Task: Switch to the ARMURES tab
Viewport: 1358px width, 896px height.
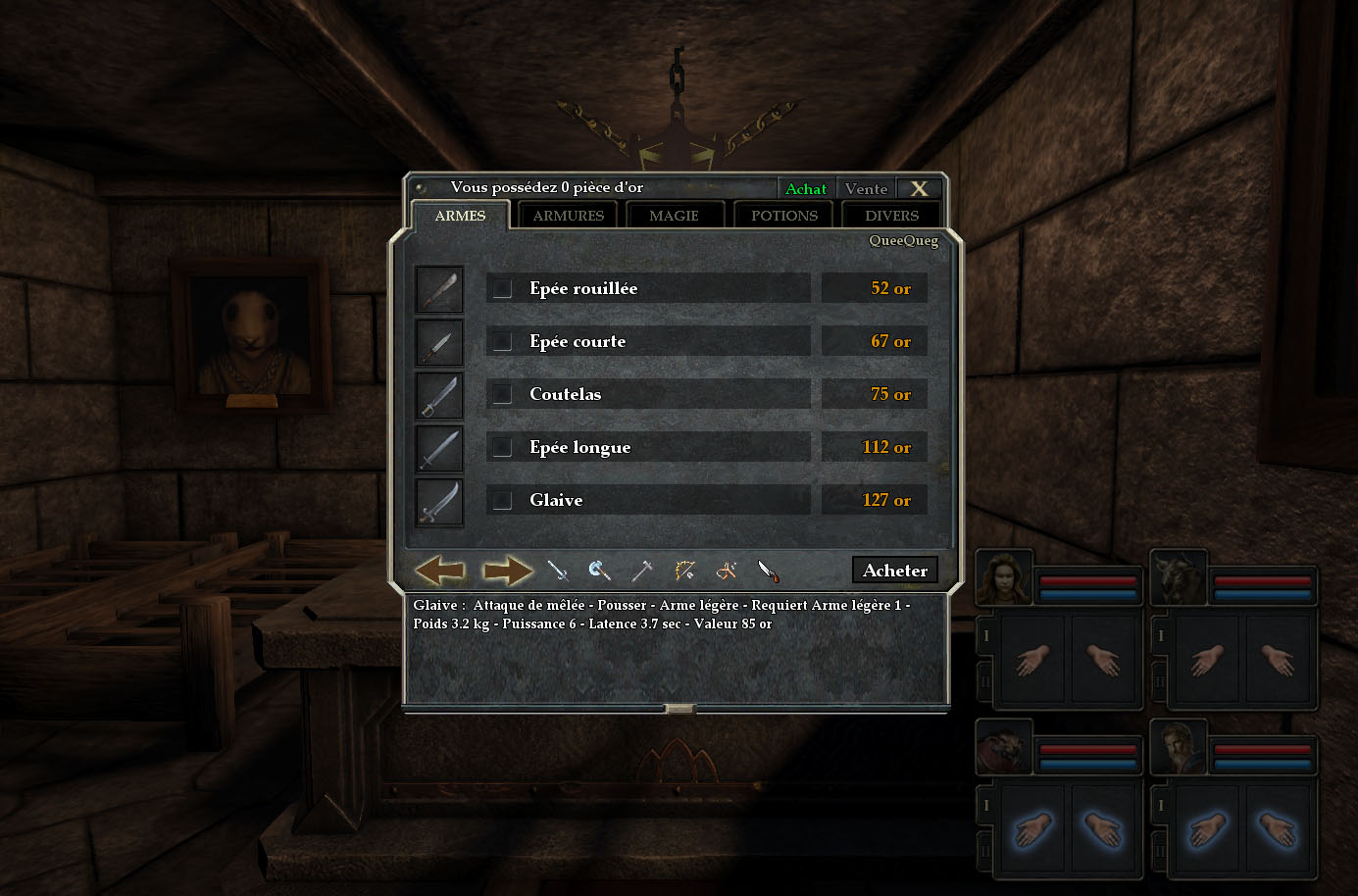Action: (x=568, y=216)
